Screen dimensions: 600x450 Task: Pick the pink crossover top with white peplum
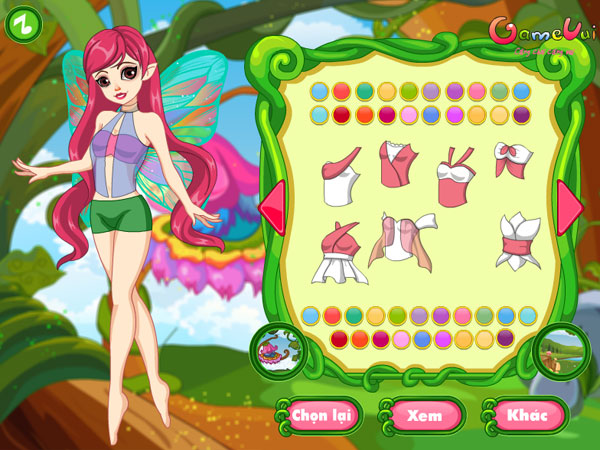point(338,254)
